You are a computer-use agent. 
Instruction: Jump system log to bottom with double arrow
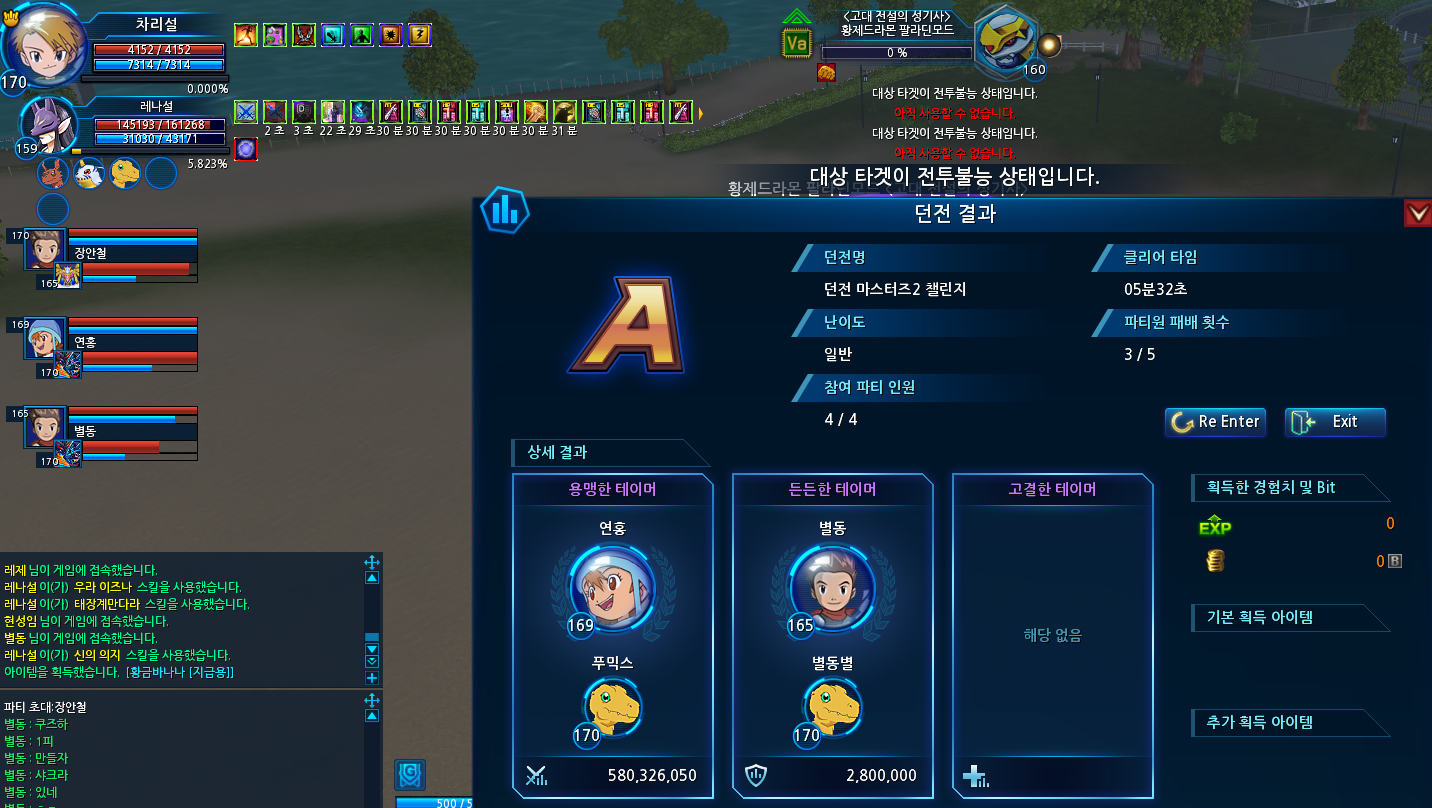click(x=372, y=661)
